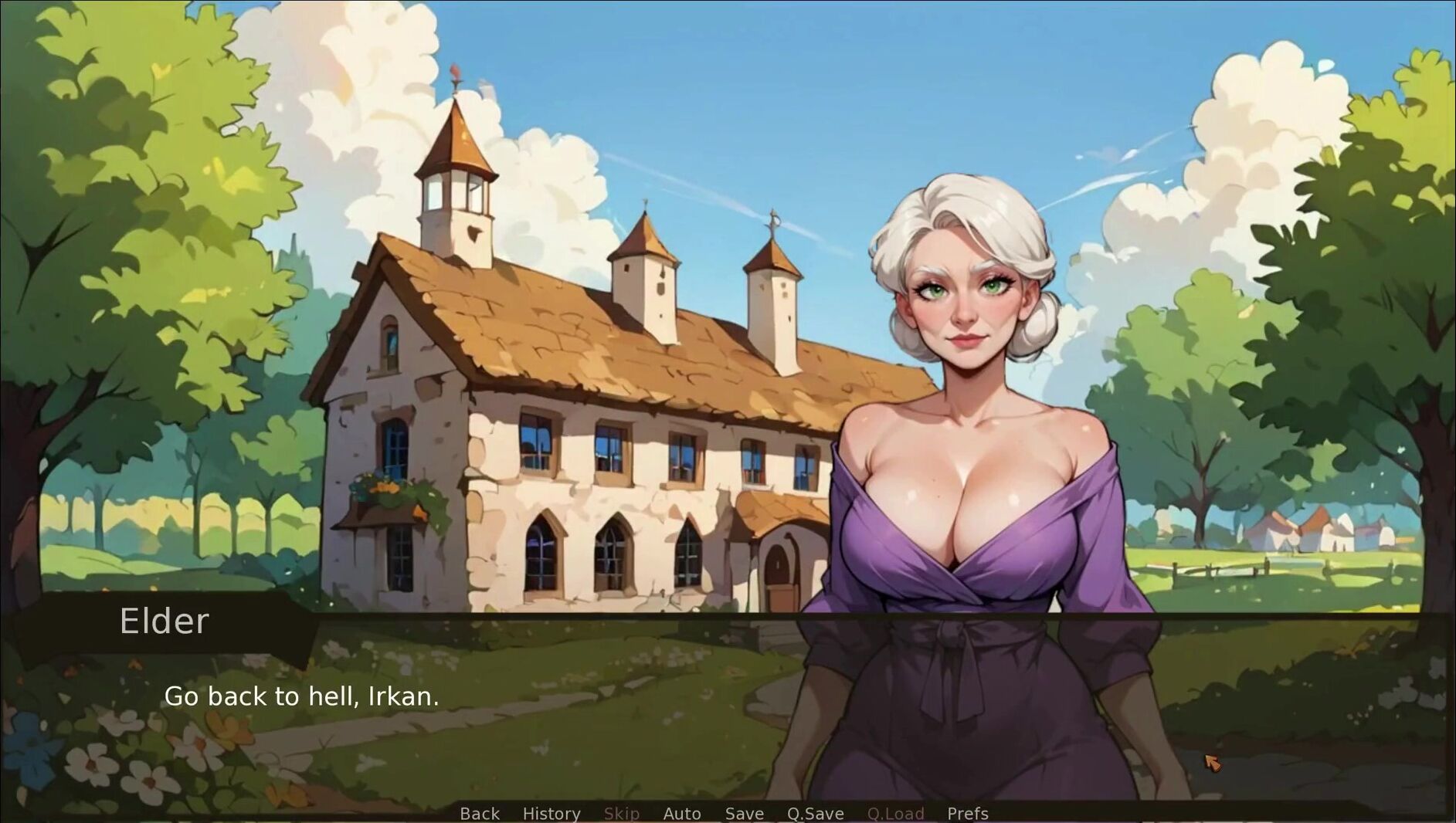Quick save with Q.Save

pyautogui.click(x=815, y=813)
